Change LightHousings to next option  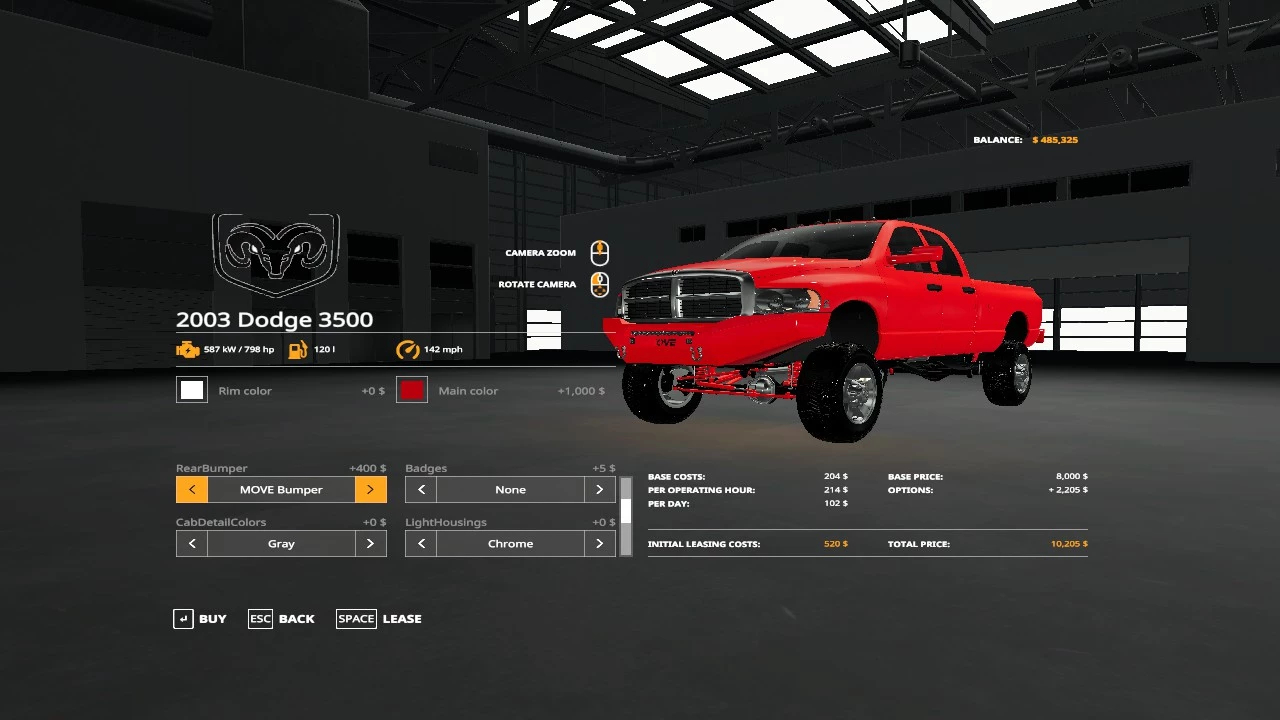(599, 544)
